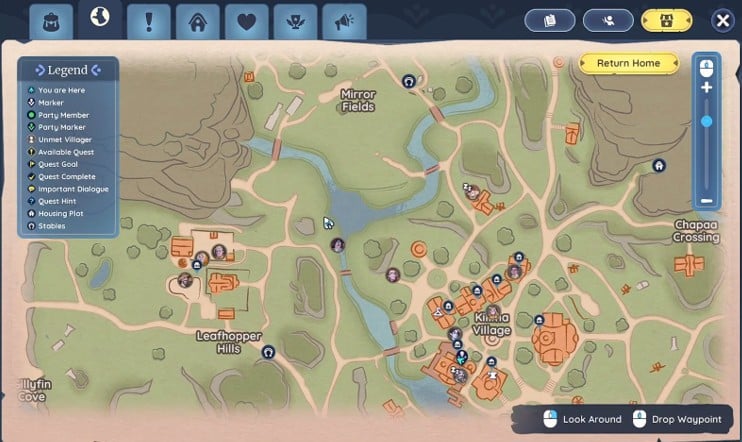The height and width of the screenshot is (442, 742).
Task: Select the globe map tab
Action: click(x=100, y=18)
